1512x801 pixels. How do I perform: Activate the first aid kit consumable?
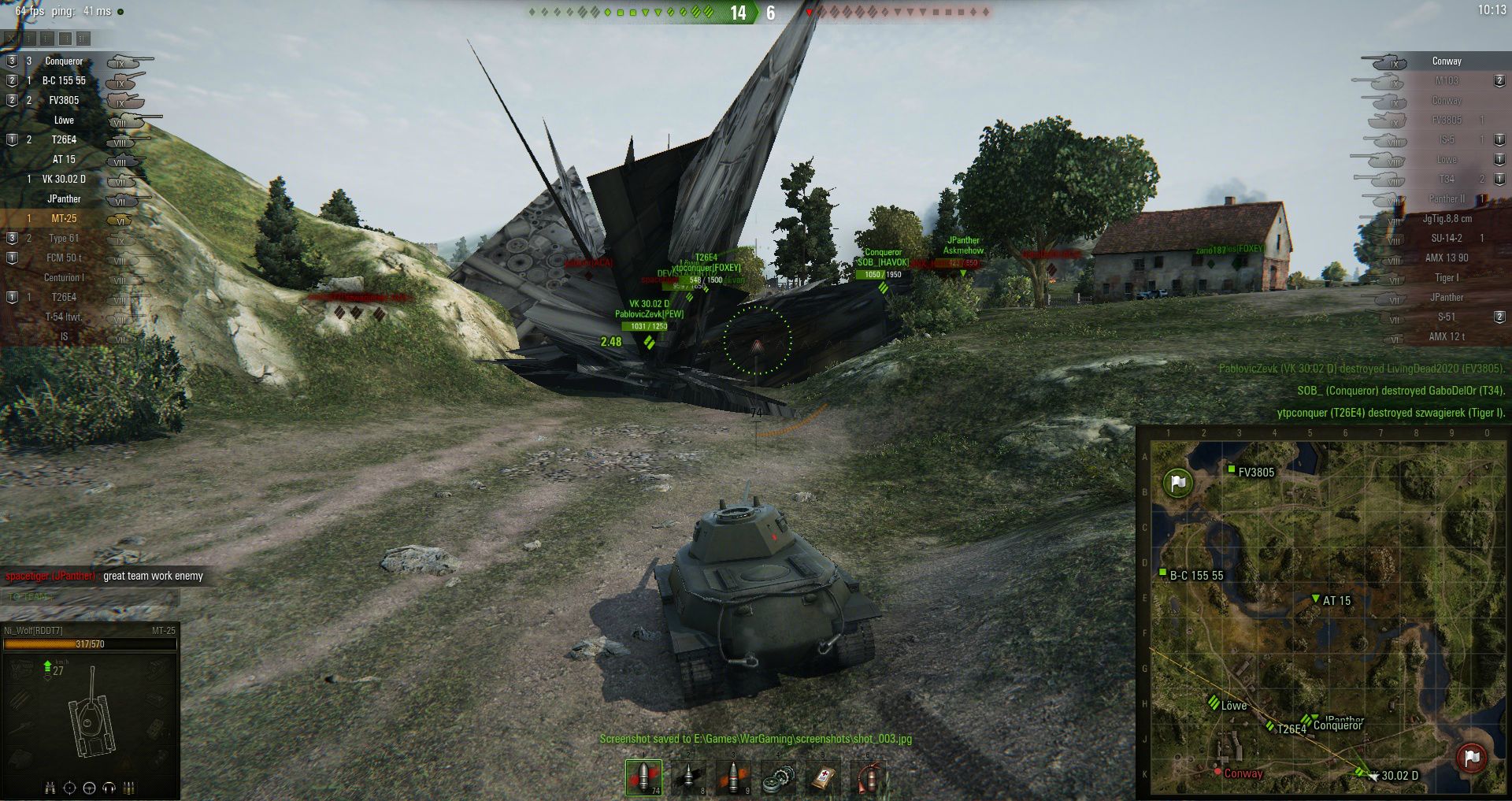pyautogui.click(x=823, y=777)
